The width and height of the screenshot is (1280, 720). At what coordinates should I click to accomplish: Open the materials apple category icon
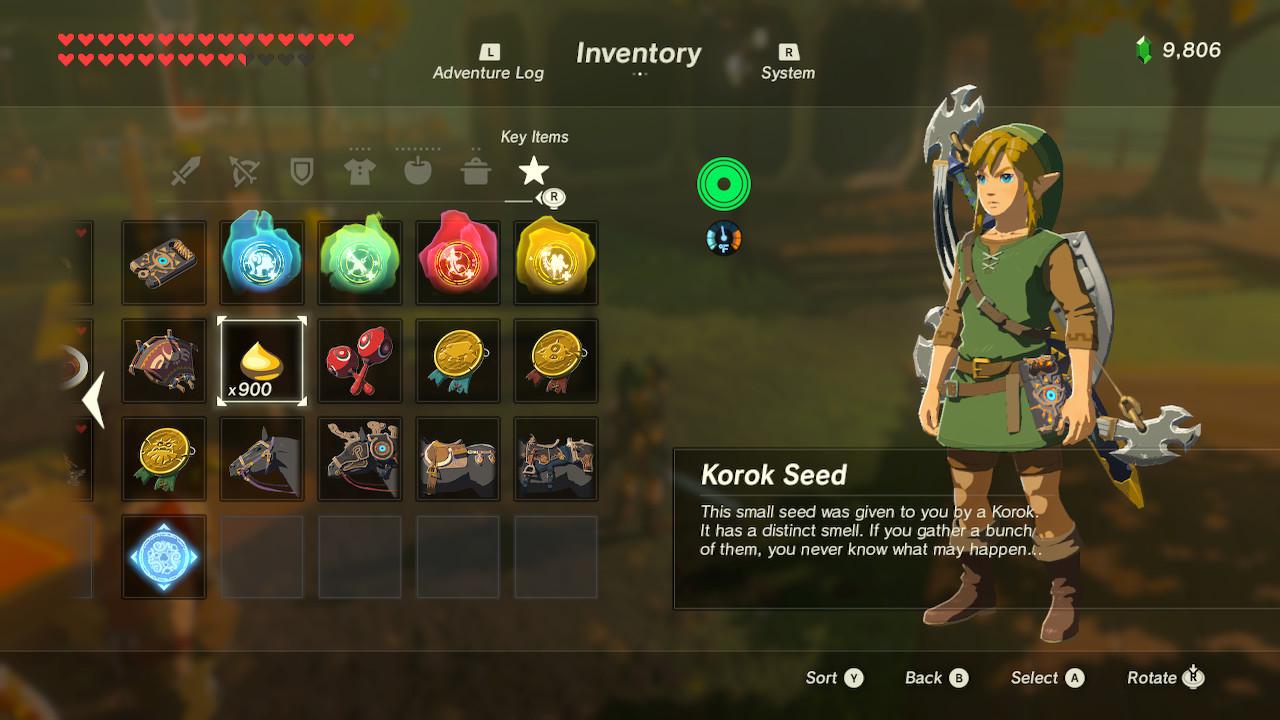point(417,170)
